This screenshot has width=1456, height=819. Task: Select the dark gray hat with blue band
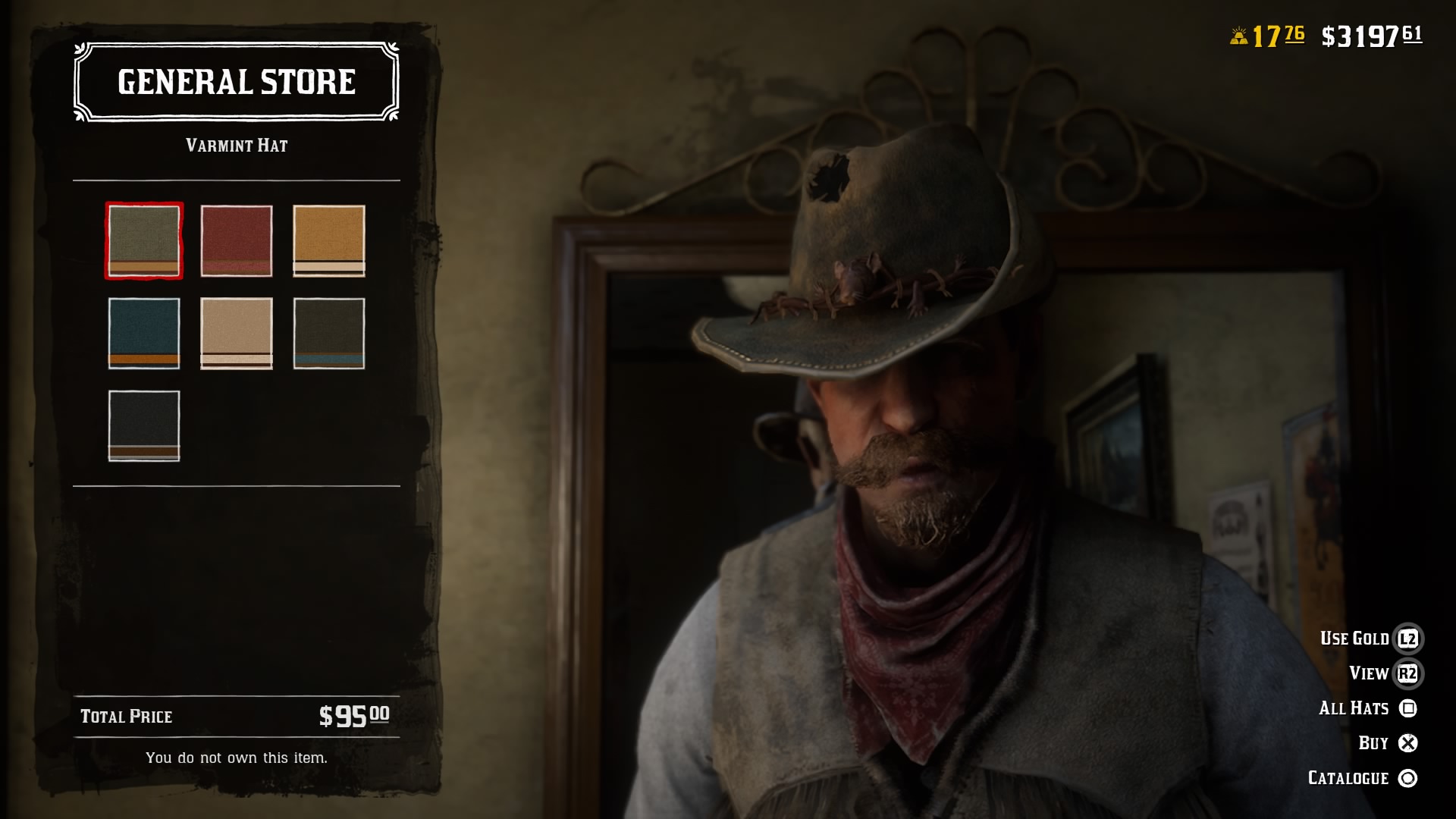[x=329, y=334]
